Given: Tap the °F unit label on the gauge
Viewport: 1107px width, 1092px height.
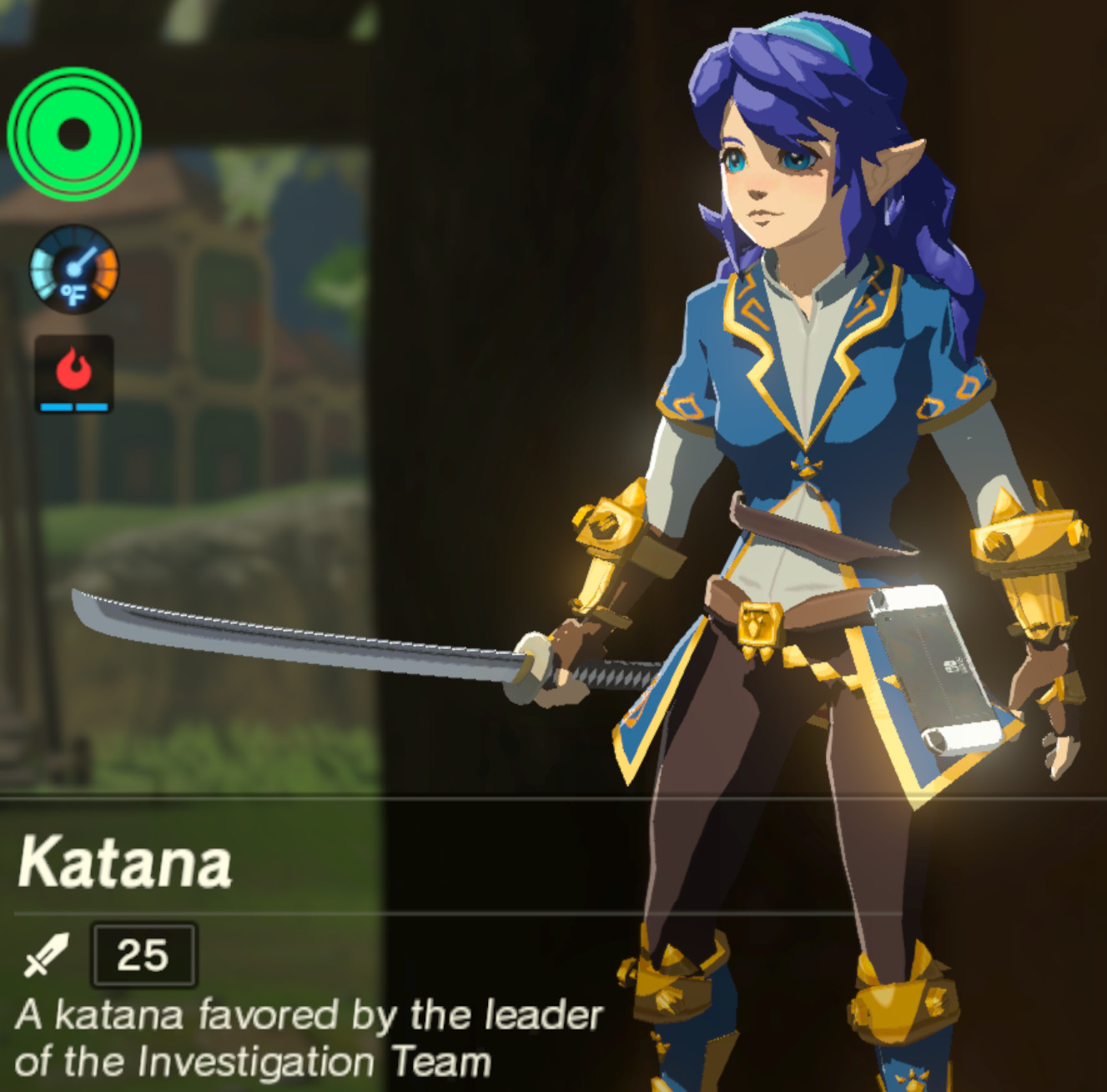Looking at the screenshot, I should coord(74,294).
